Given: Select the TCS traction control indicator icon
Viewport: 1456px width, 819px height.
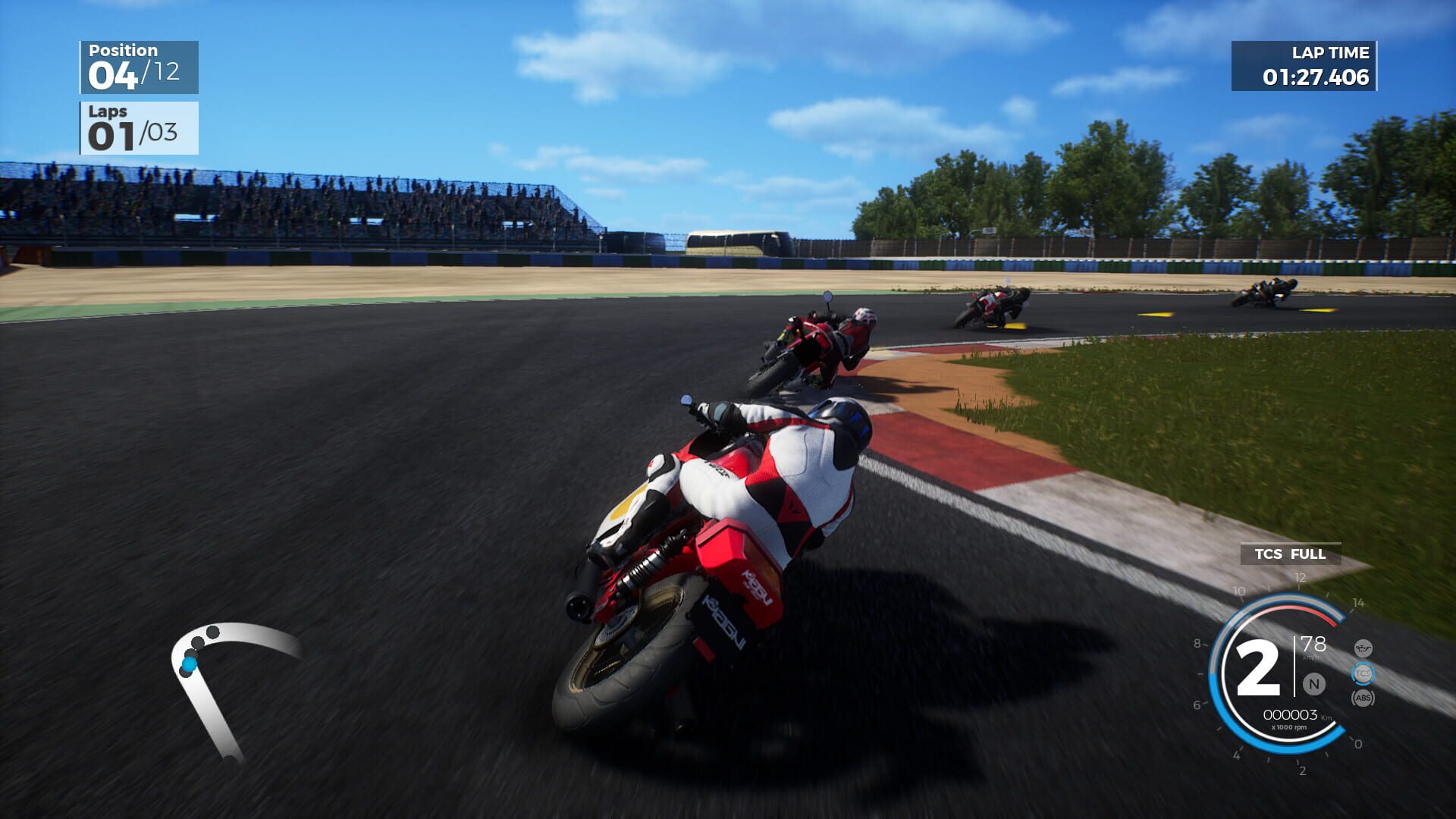Looking at the screenshot, I should tap(1362, 672).
